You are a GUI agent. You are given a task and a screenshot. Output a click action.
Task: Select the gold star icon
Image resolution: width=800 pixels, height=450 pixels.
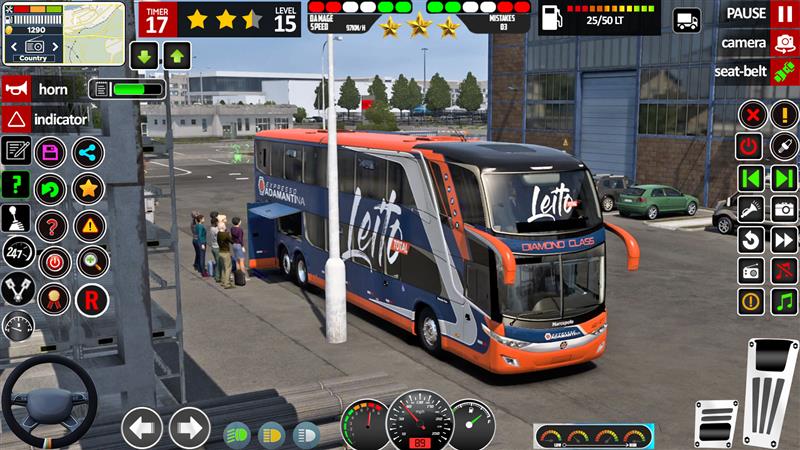pyautogui.click(x=88, y=188)
